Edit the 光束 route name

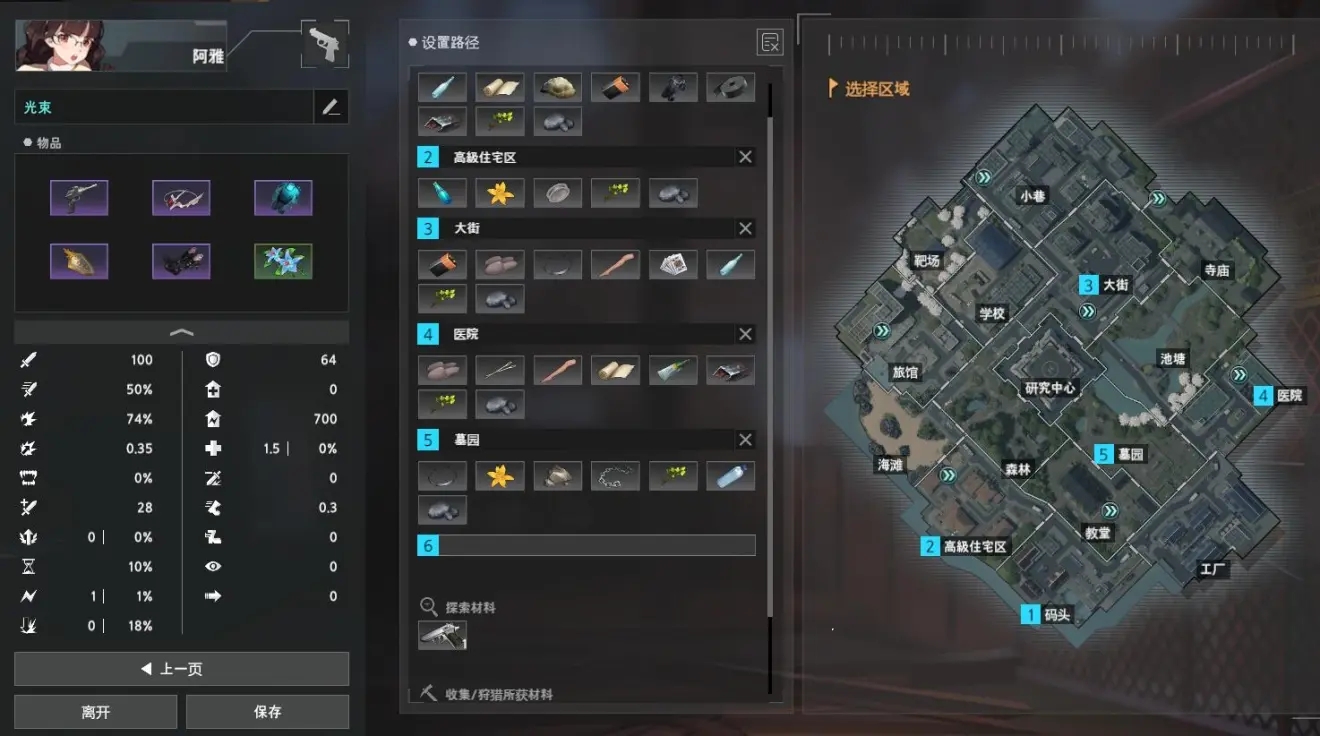coord(331,108)
